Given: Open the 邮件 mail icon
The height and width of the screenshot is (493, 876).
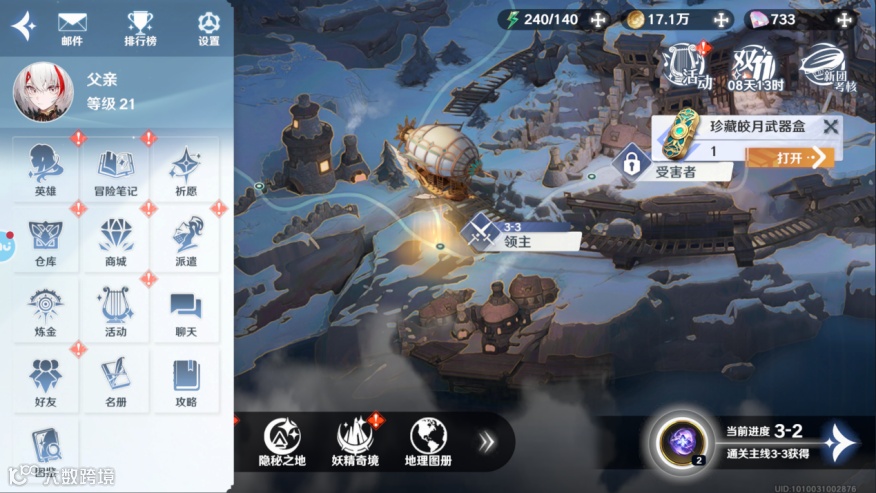Looking at the screenshot, I should click(72, 27).
